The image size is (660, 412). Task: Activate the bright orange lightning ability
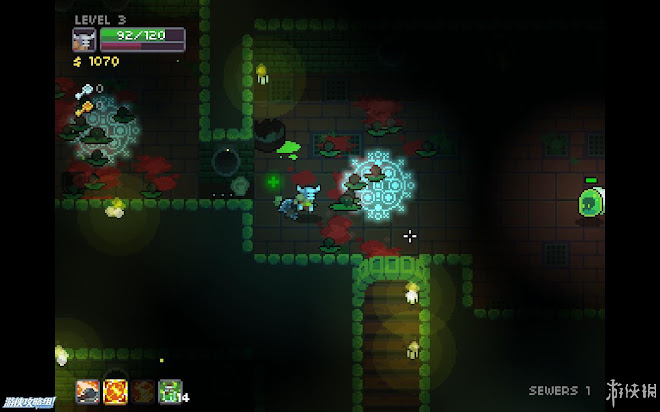point(115,391)
